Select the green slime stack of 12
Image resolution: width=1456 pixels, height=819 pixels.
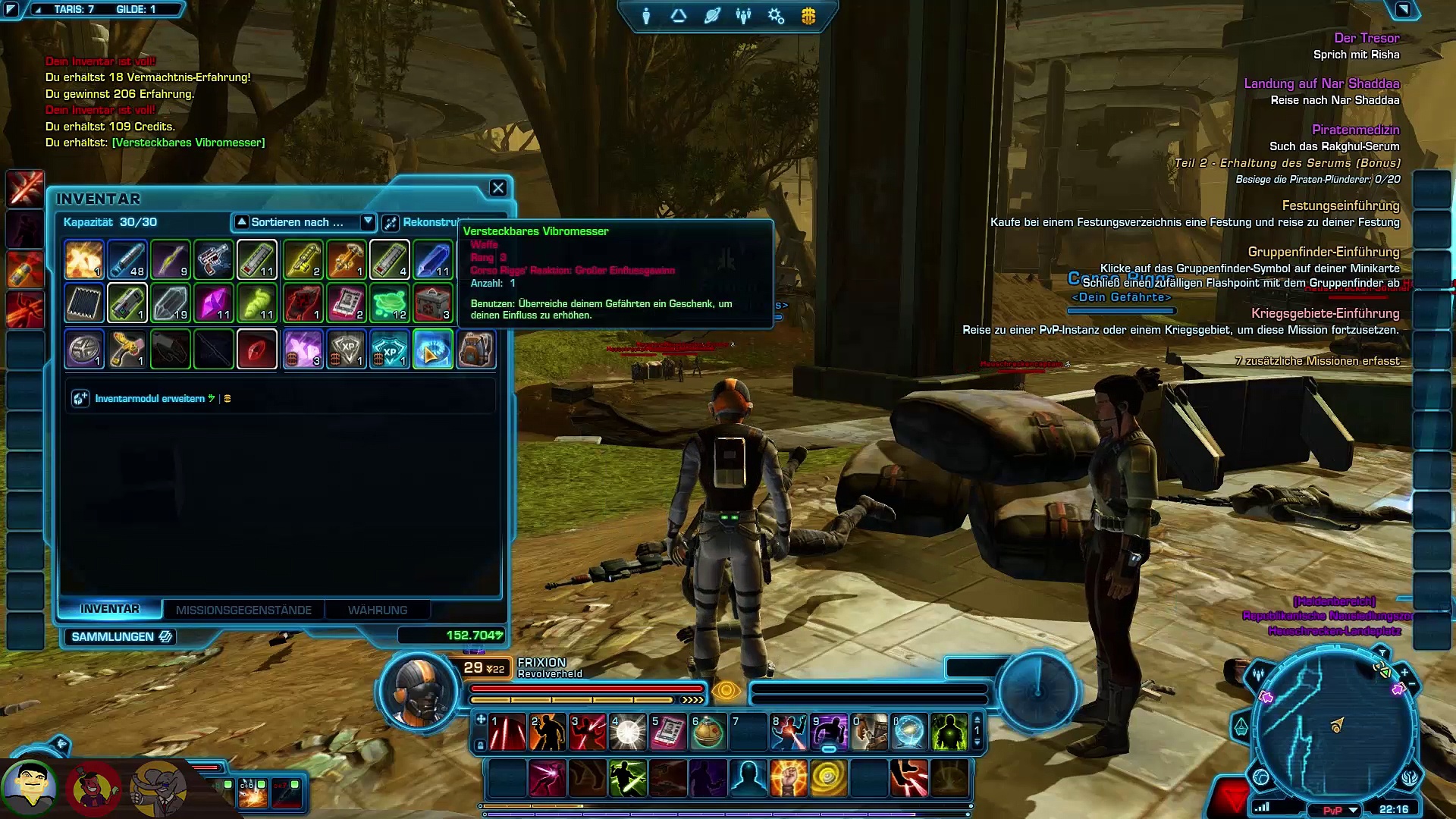[390, 303]
